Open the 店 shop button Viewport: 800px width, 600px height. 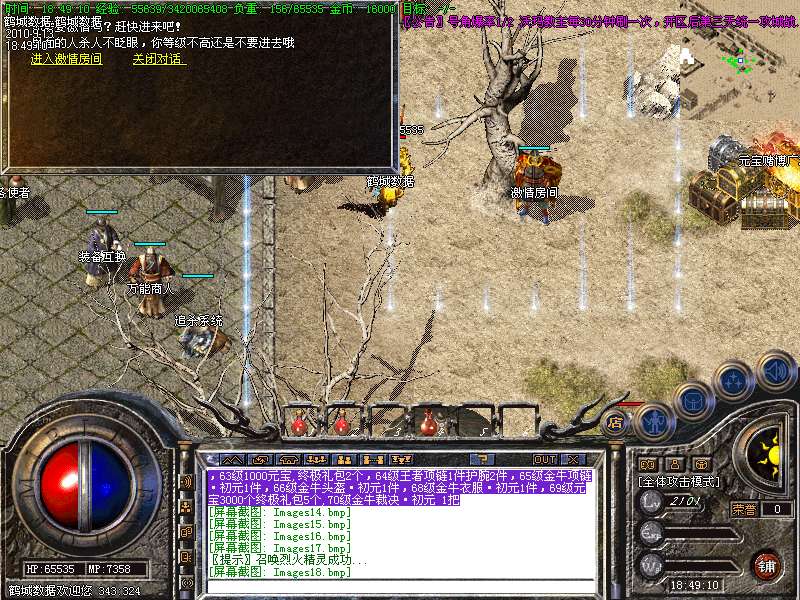tap(617, 423)
